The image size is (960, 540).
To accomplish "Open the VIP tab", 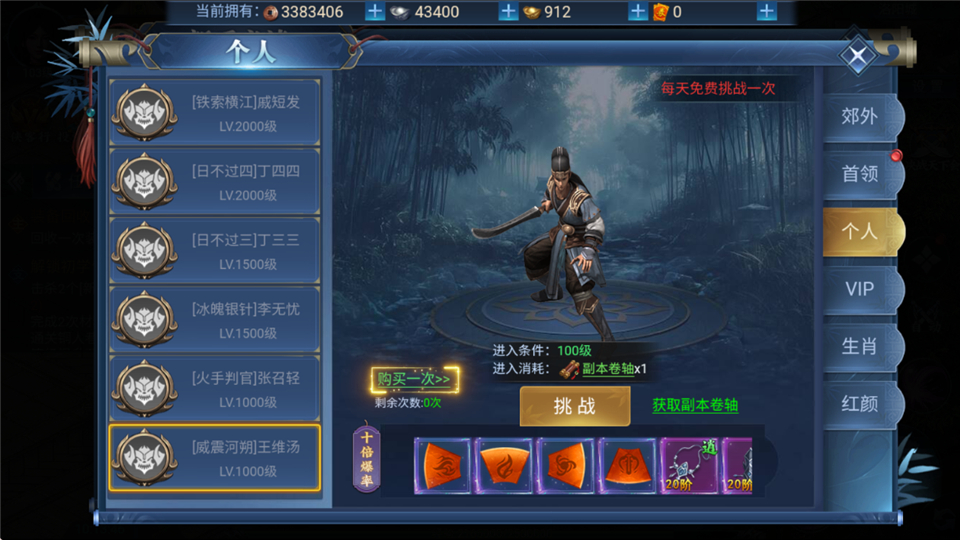I will click(860, 289).
